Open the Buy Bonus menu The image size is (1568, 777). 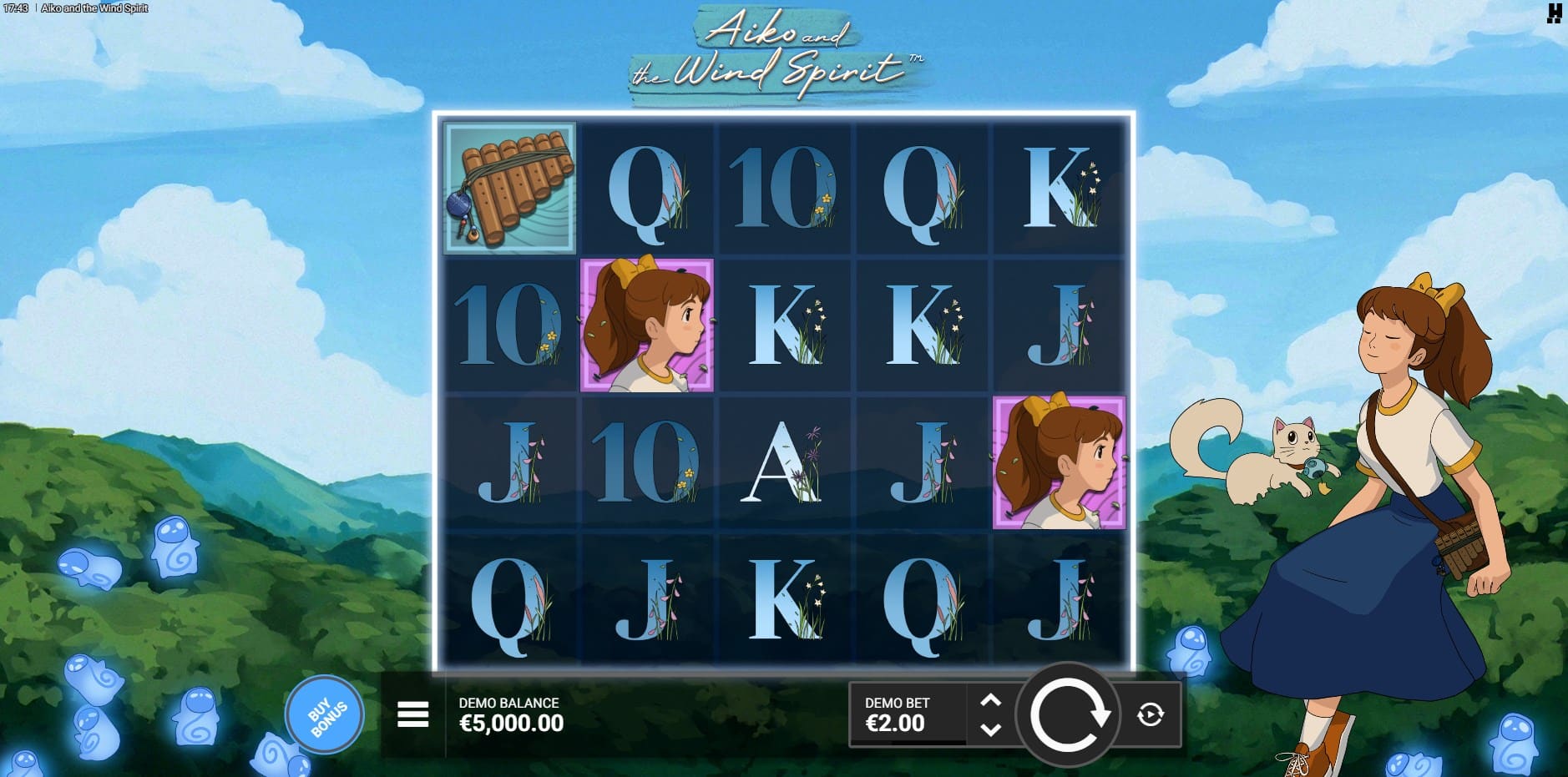tap(325, 715)
